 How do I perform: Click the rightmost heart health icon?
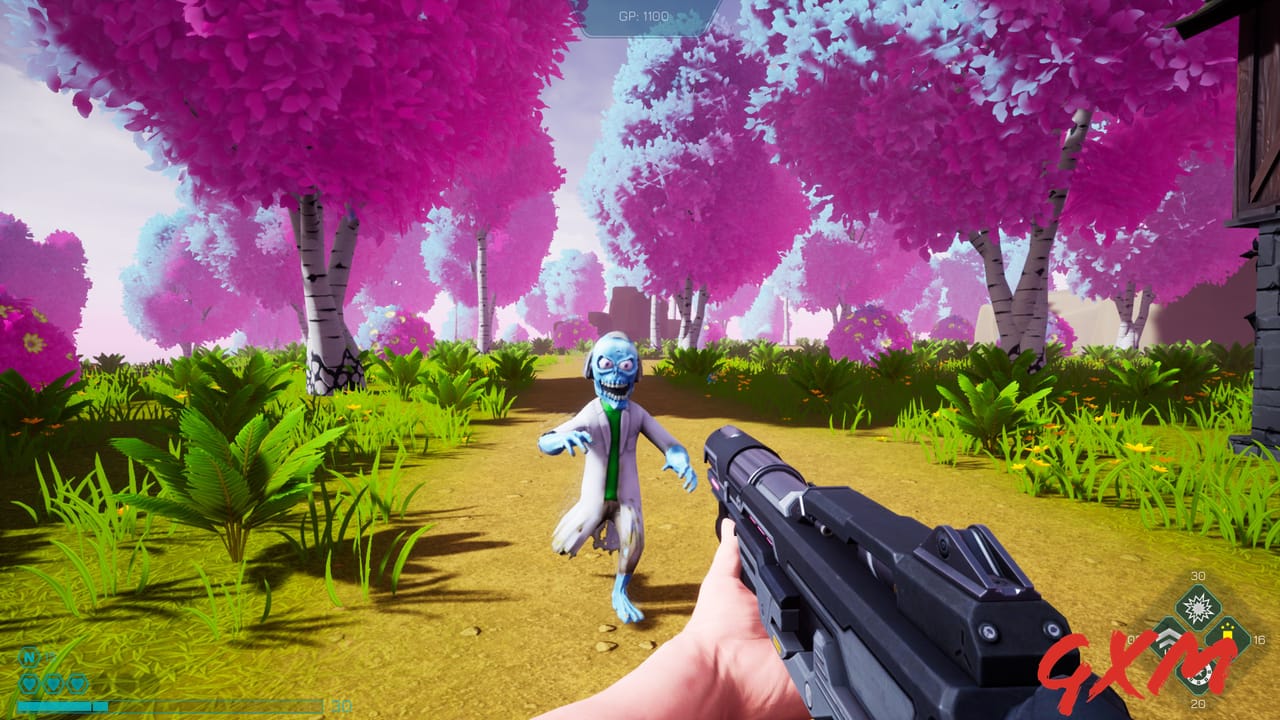78,682
